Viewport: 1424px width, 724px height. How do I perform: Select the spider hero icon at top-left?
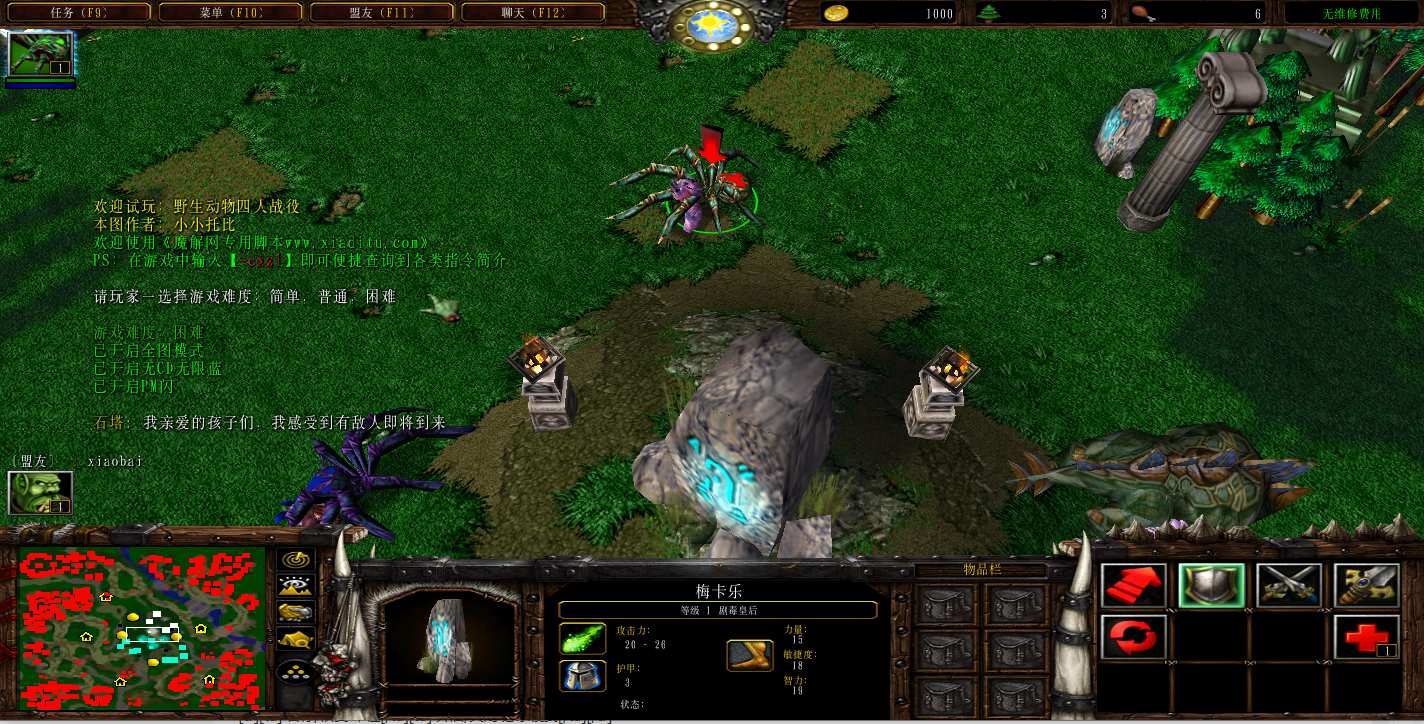click(x=41, y=54)
